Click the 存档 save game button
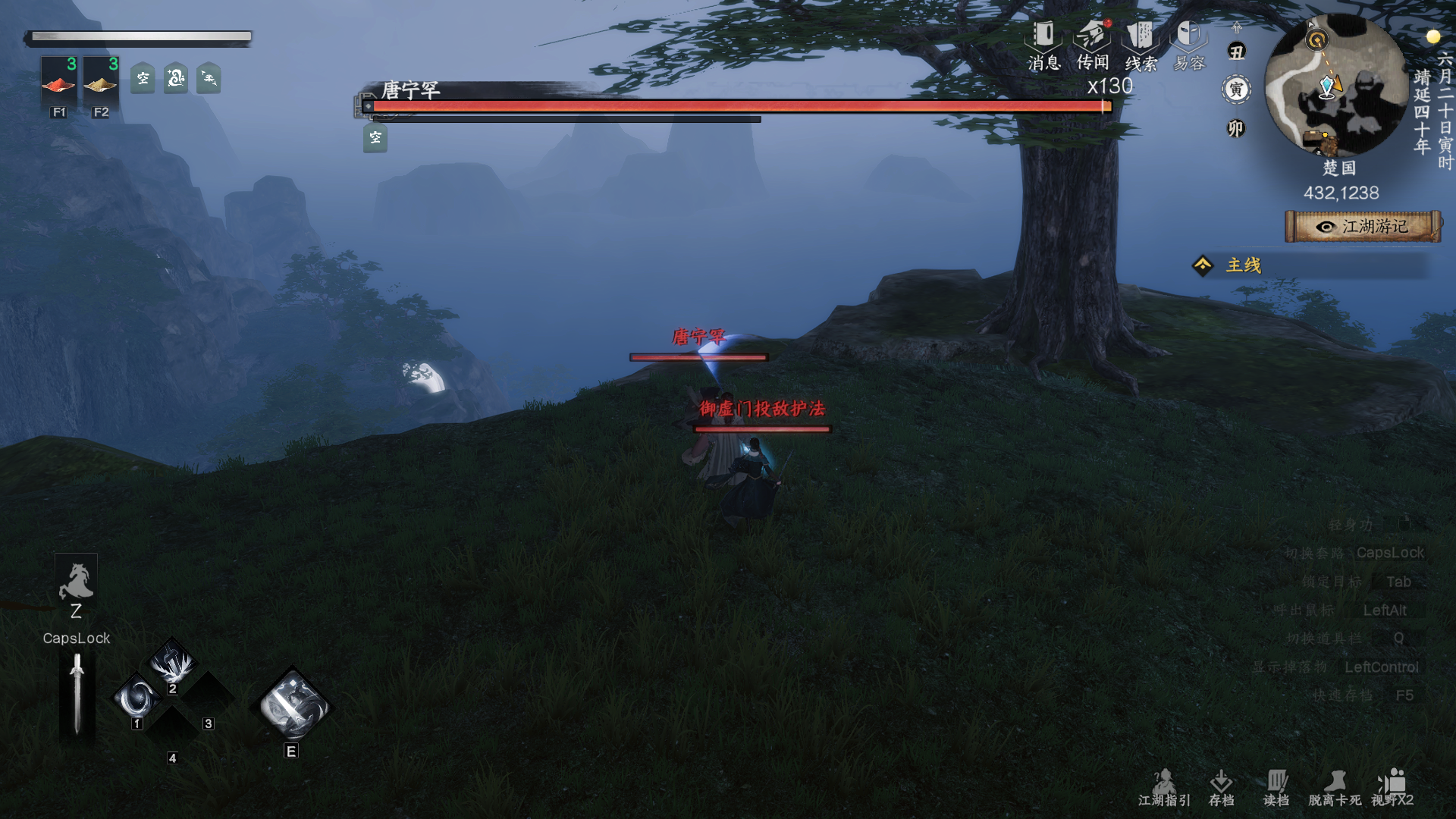Screen dimensions: 1456x819 click(x=1221, y=787)
